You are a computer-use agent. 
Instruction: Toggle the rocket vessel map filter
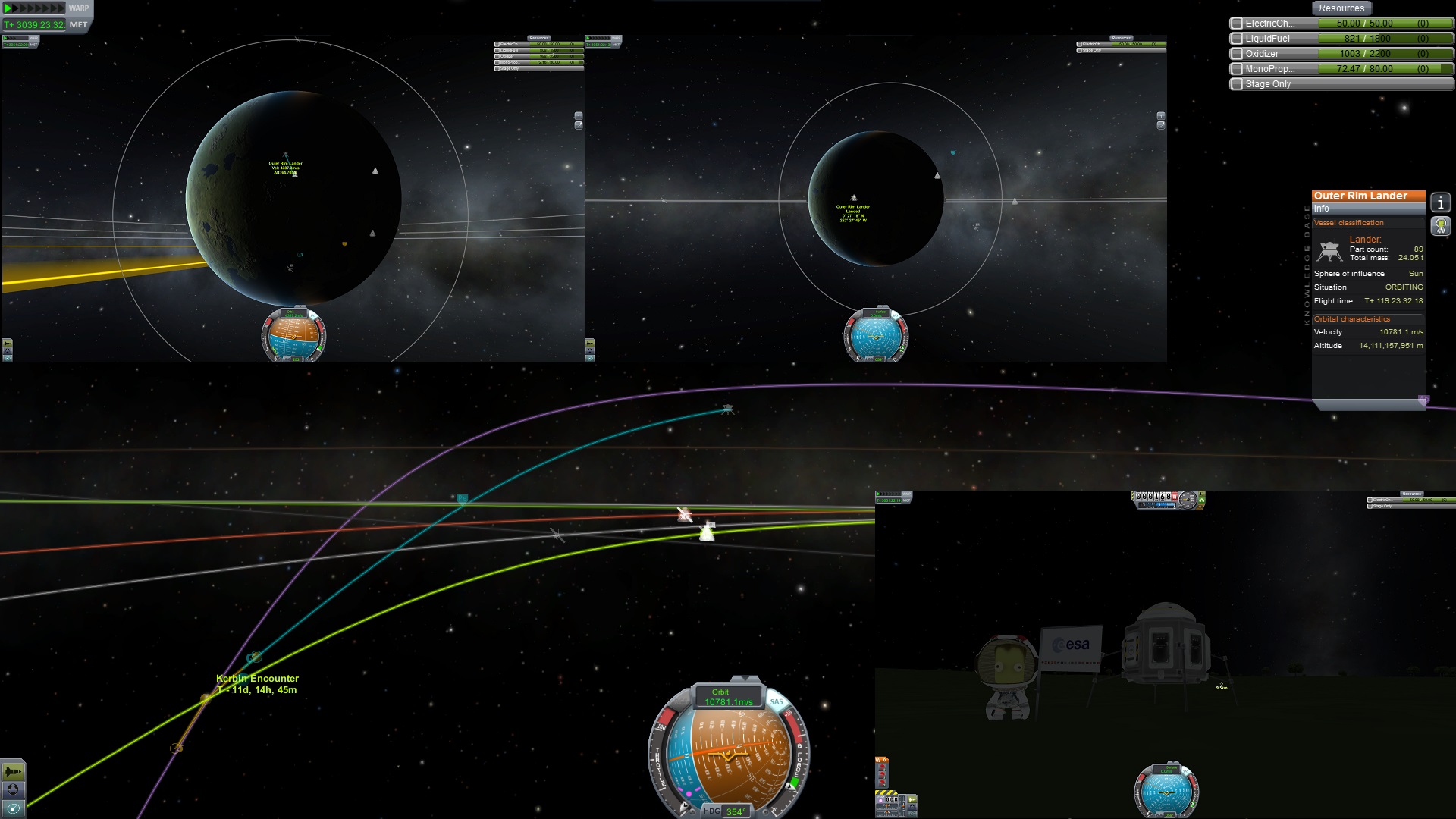click(13, 772)
